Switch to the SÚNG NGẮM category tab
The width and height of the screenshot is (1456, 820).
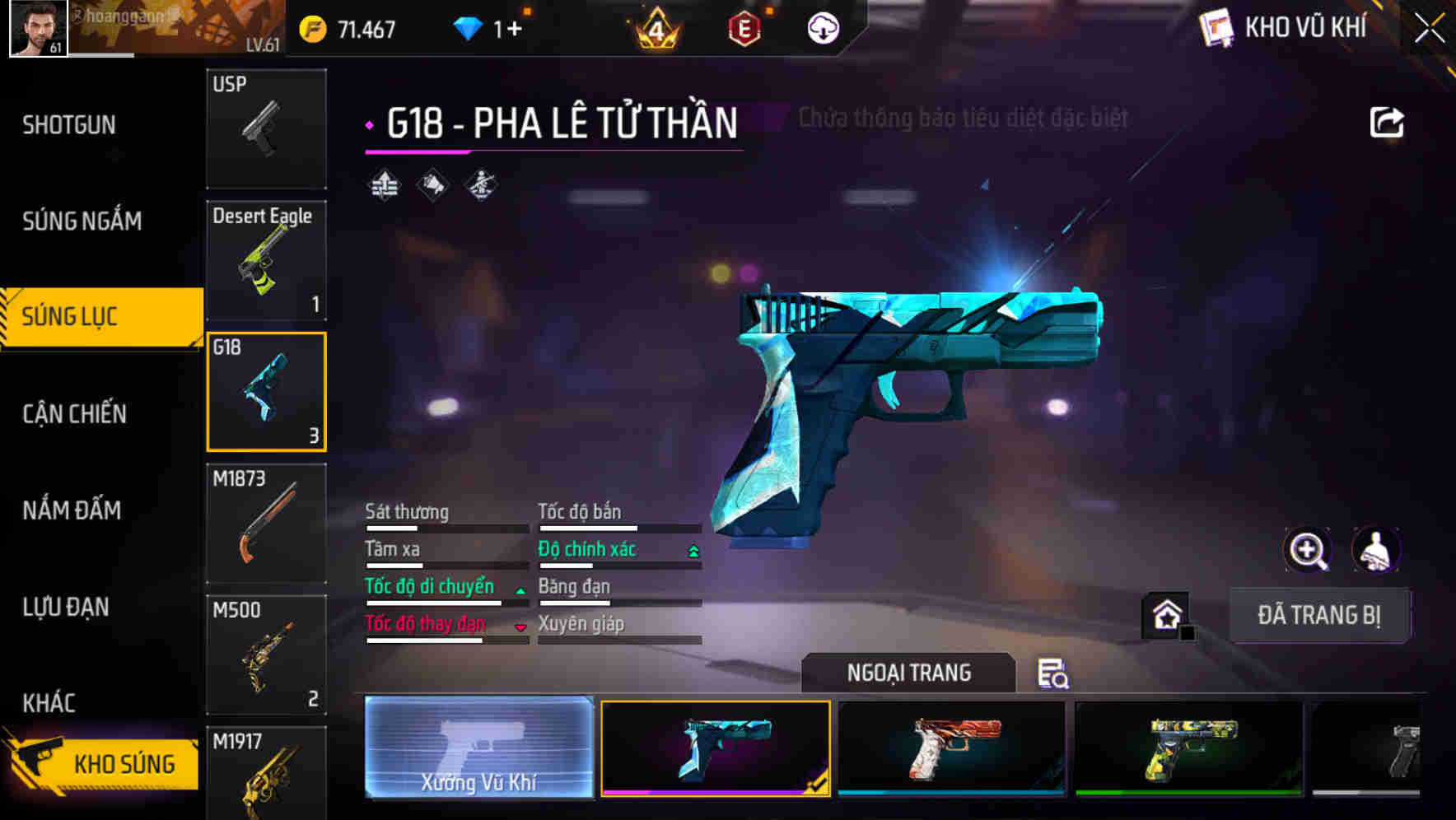tap(83, 221)
